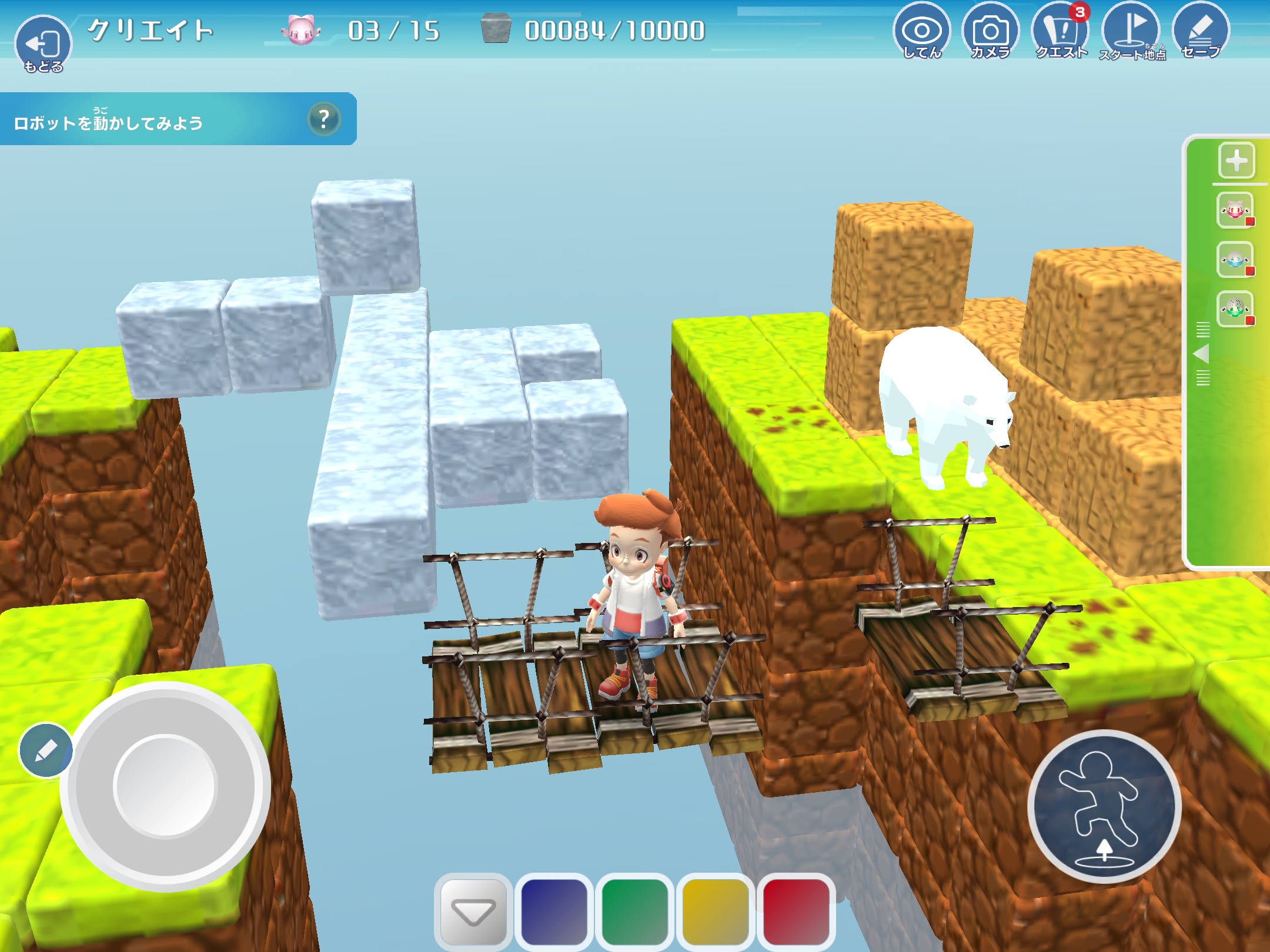Choose the yellow block color
1270x952 pixels.
715,911
